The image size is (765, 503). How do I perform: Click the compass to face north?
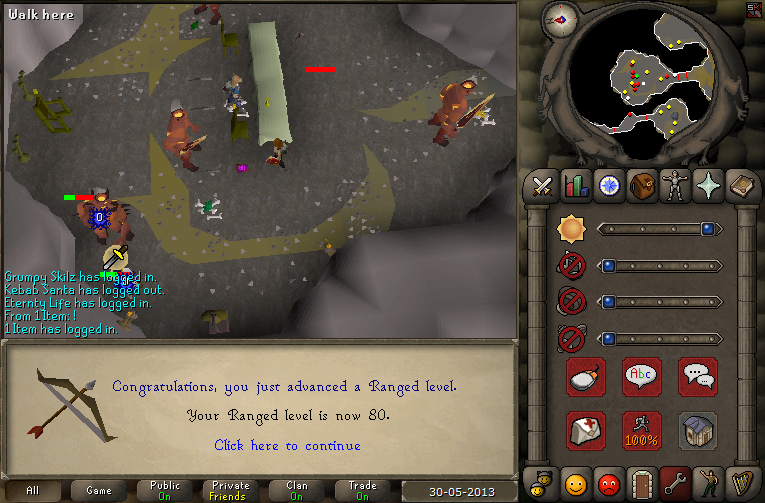[559, 19]
